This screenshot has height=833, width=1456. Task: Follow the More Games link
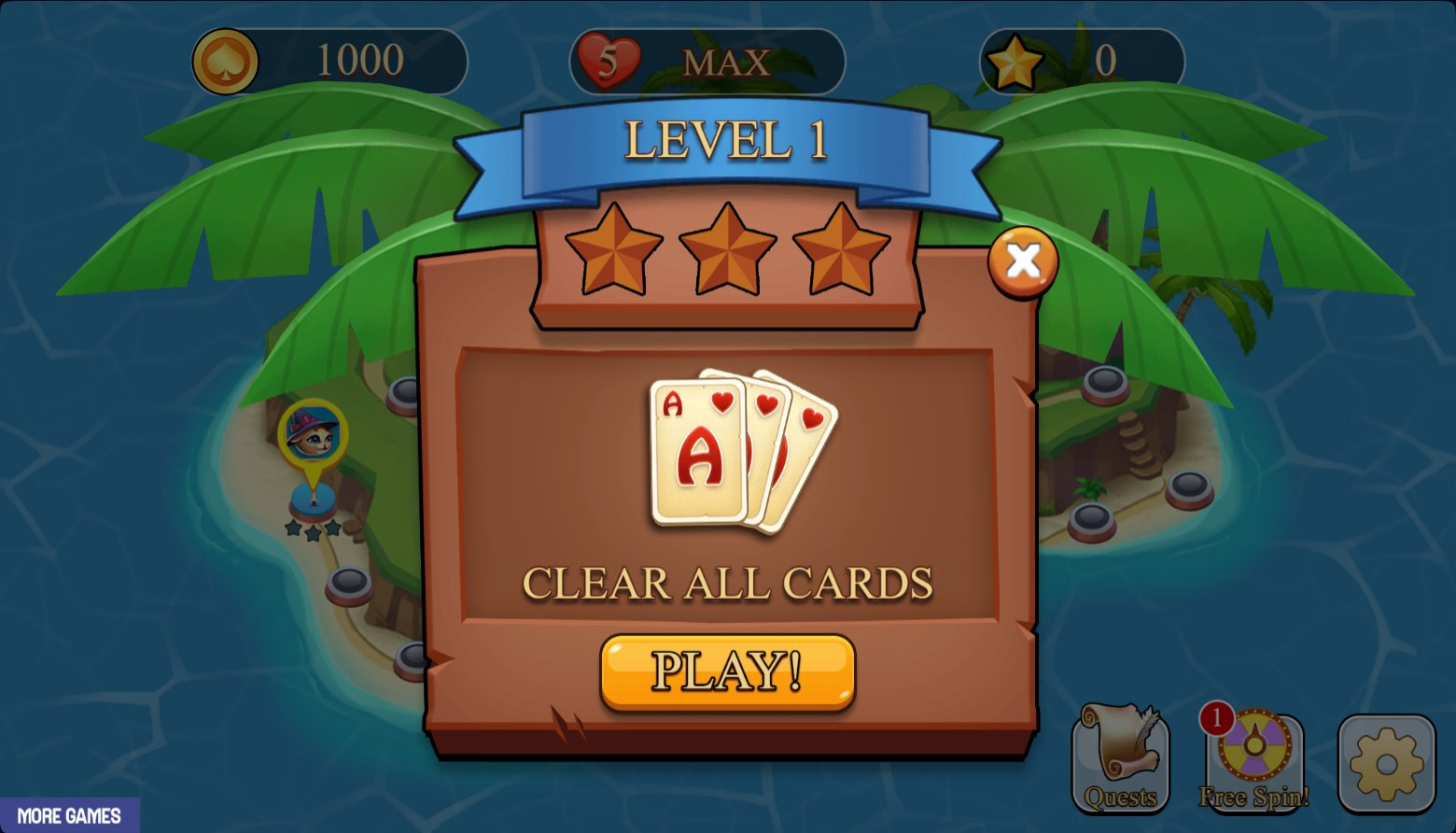[69, 815]
